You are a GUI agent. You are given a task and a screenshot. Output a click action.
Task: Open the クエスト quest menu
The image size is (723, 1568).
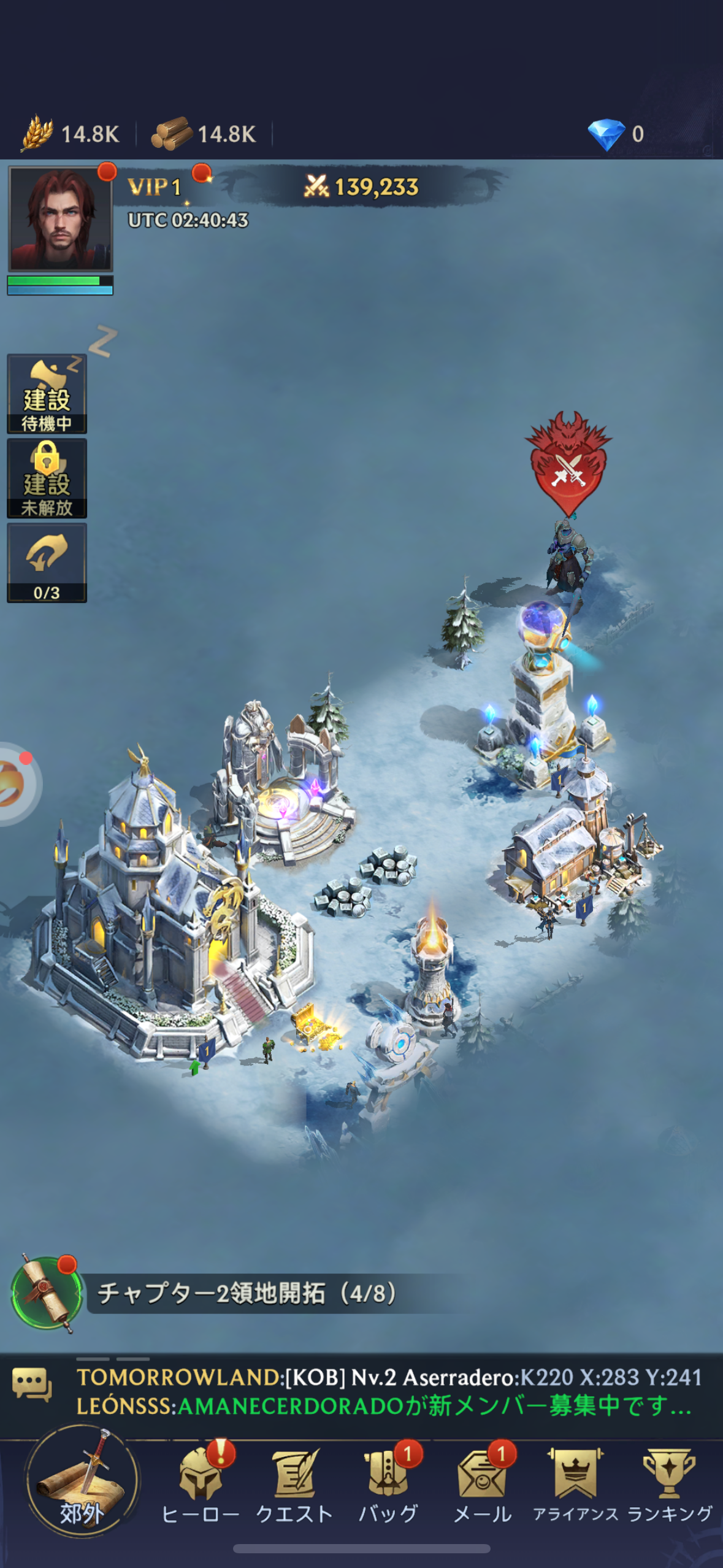pos(294,1485)
